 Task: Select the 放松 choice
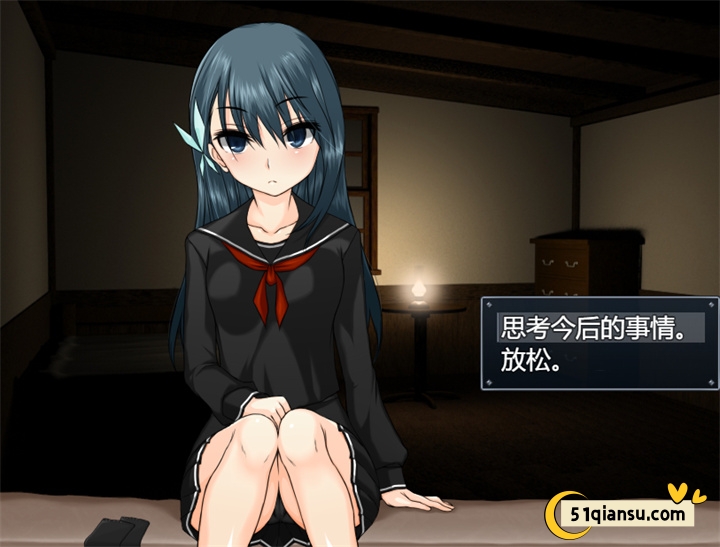coord(530,361)
